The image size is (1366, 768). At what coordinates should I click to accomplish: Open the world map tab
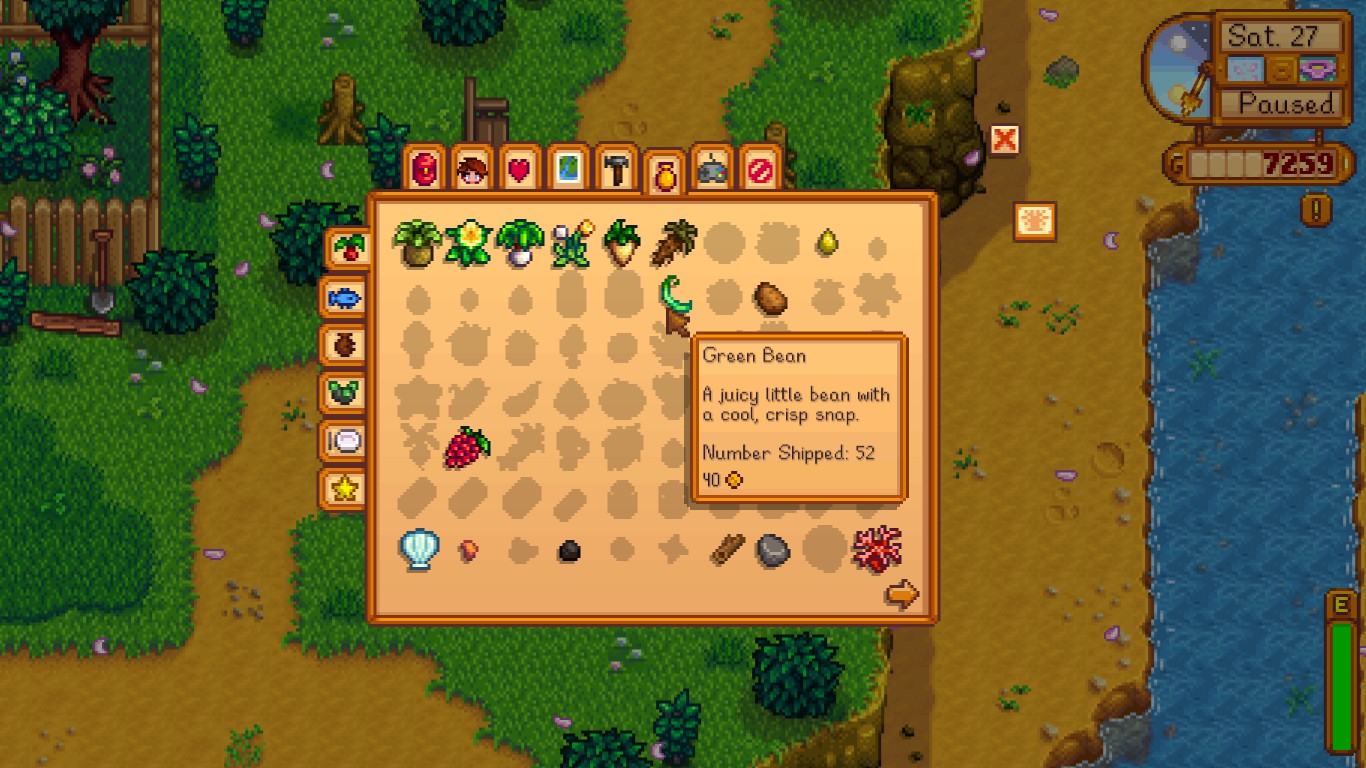point(567,171)
